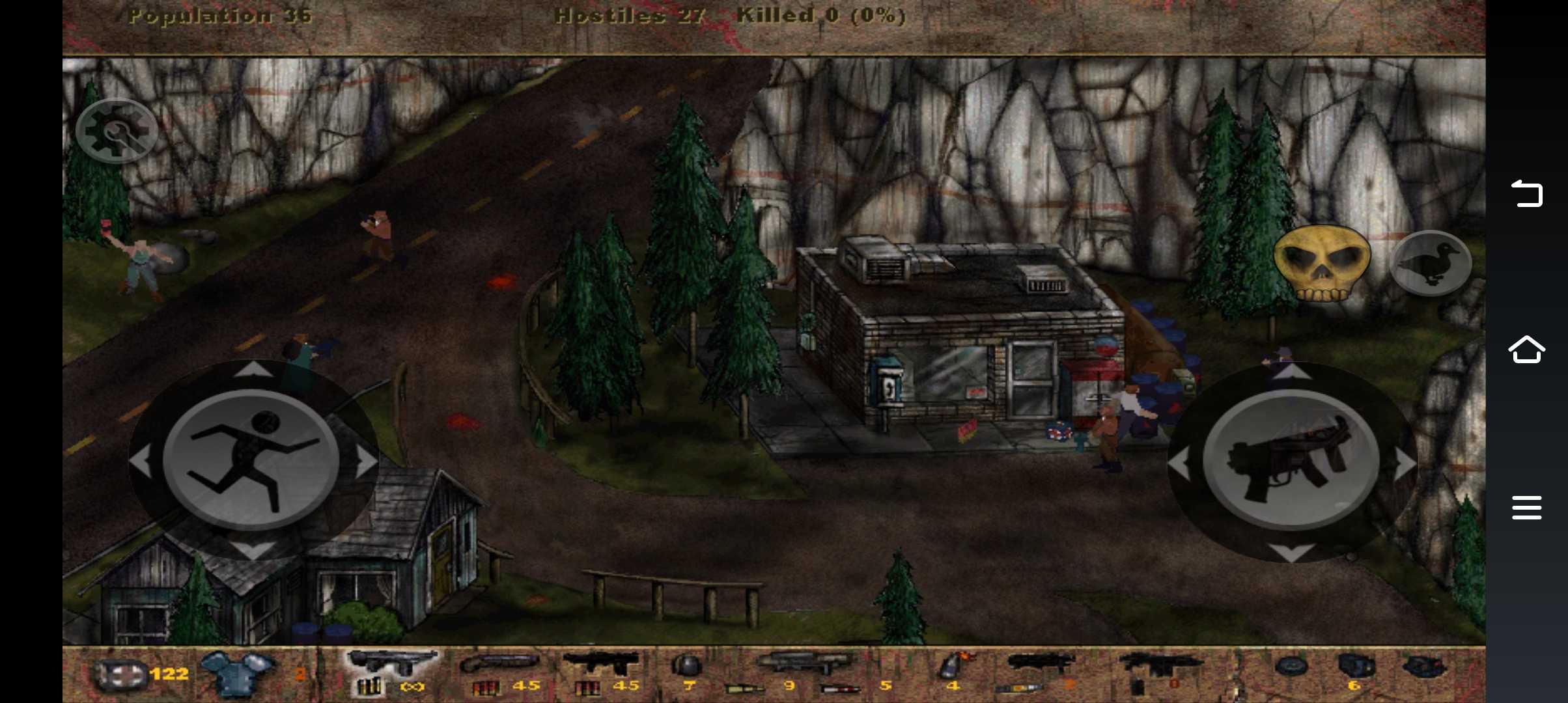This screenshot has height=703, width=1568.
Task: Open Android recent apps menu
Action: pyautogui.click(x=1526, y=508)
